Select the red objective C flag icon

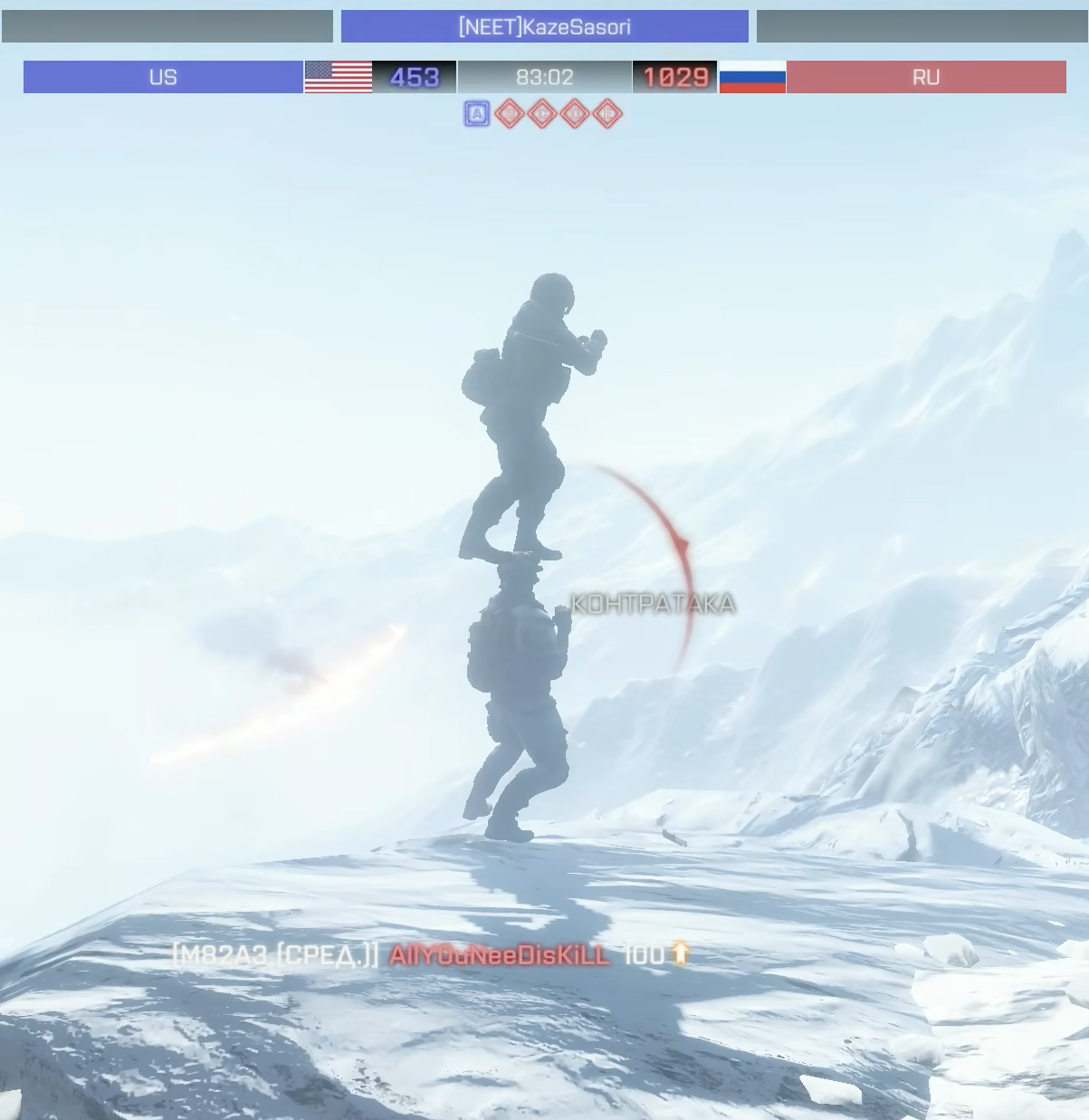click(542, 114)
